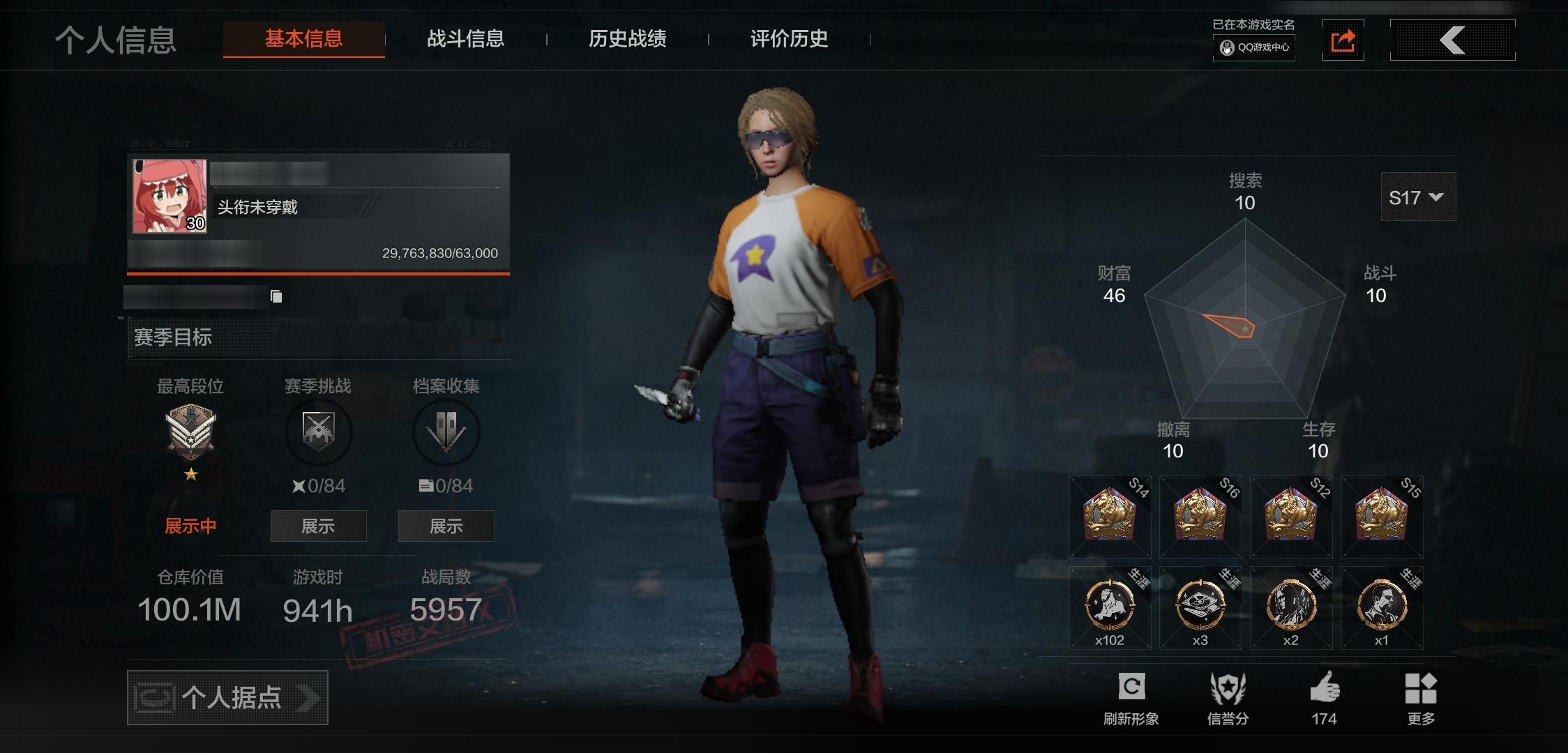
Task: Click 展示 under 赛季挑战
Action: (318, 526)
